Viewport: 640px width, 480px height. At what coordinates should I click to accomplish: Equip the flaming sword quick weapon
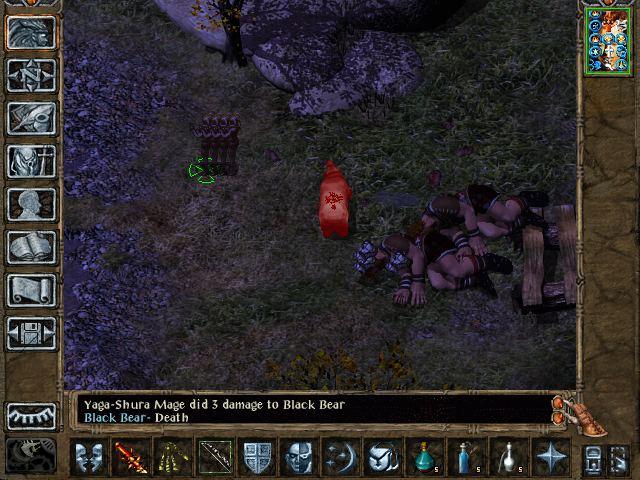coord(129,458)
